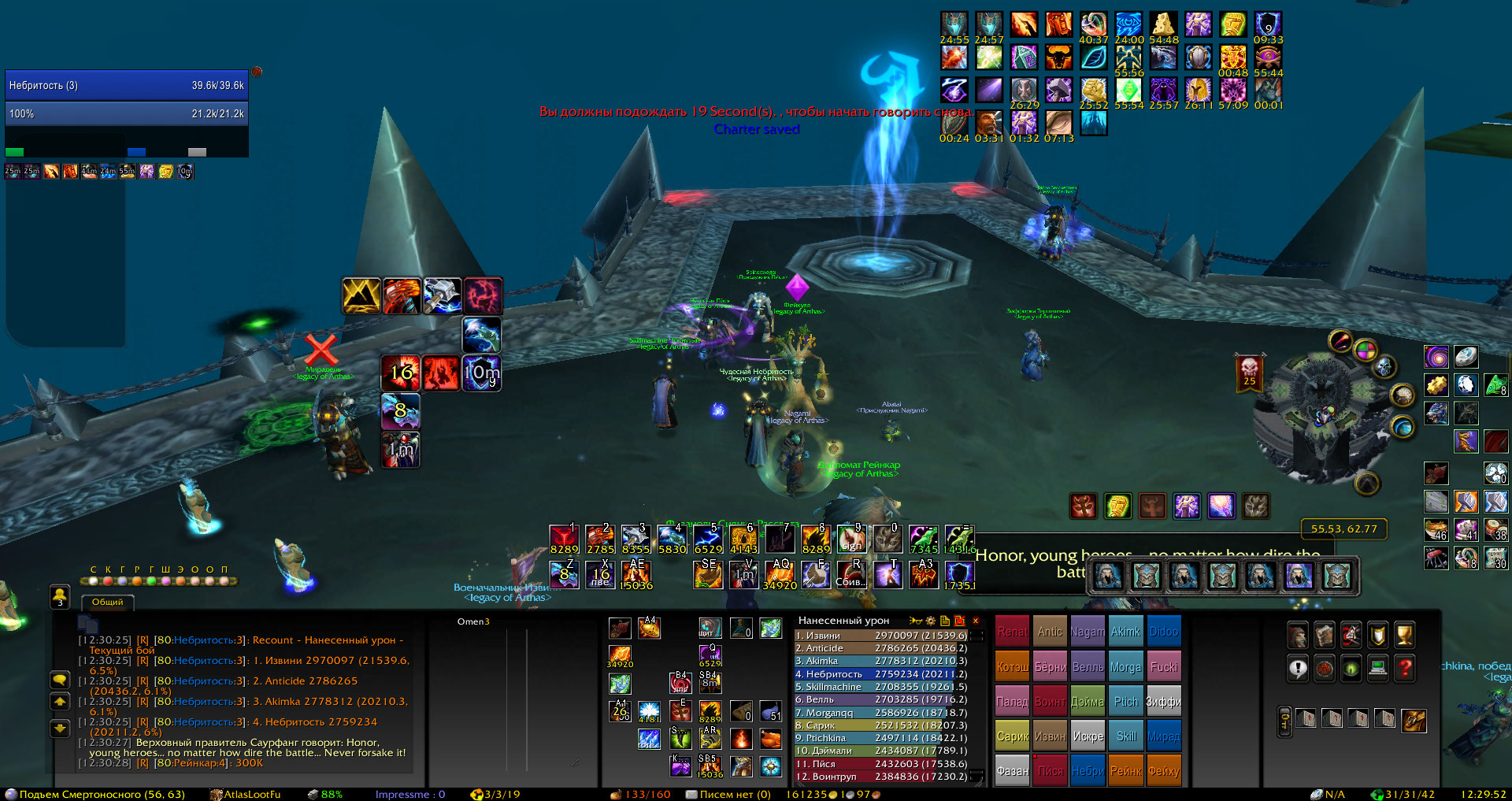Open the chat menu speech bubble button

coord(60,680)
